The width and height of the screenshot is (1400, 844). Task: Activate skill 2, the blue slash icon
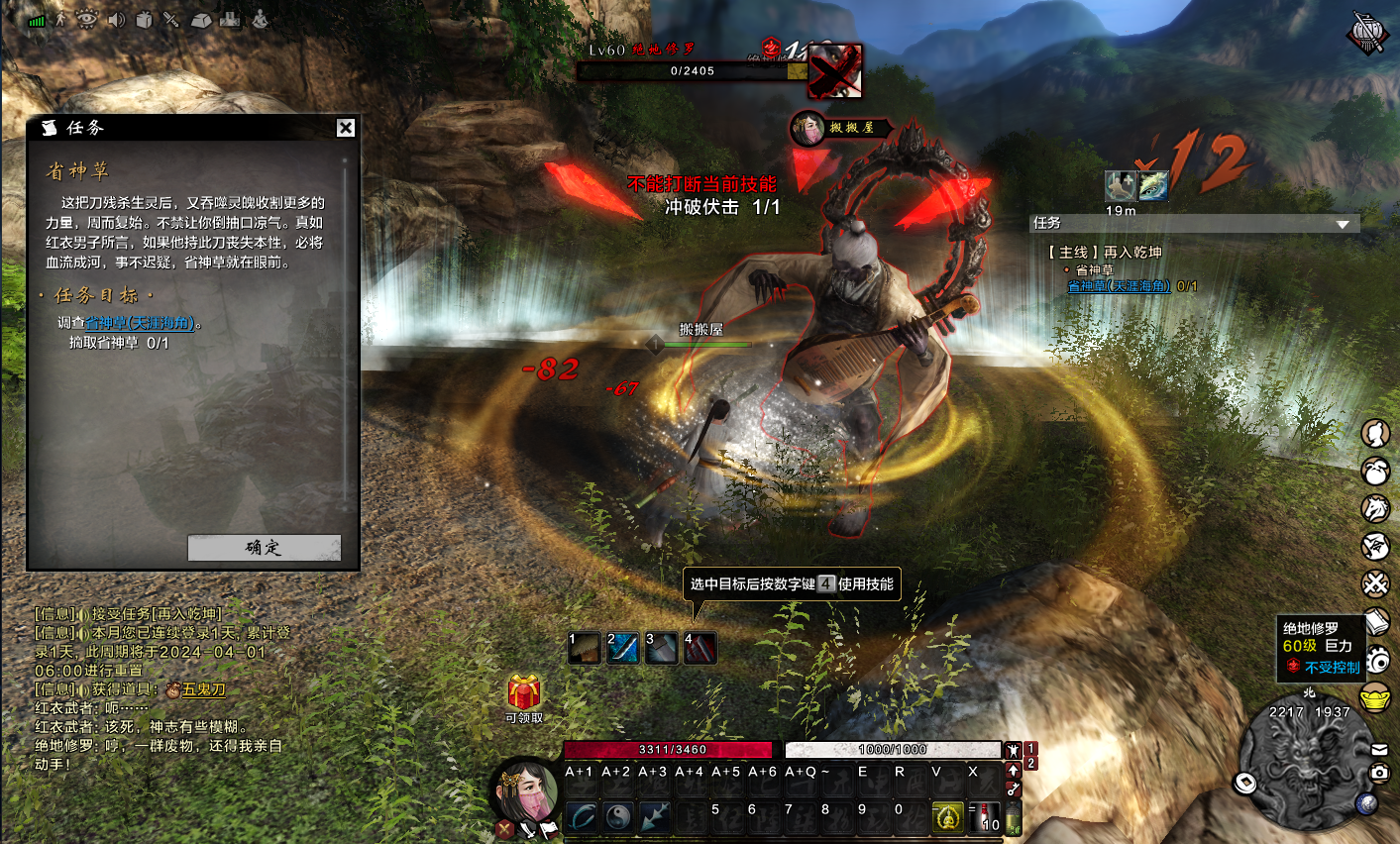pyautogui.click(x=622, y=648)
